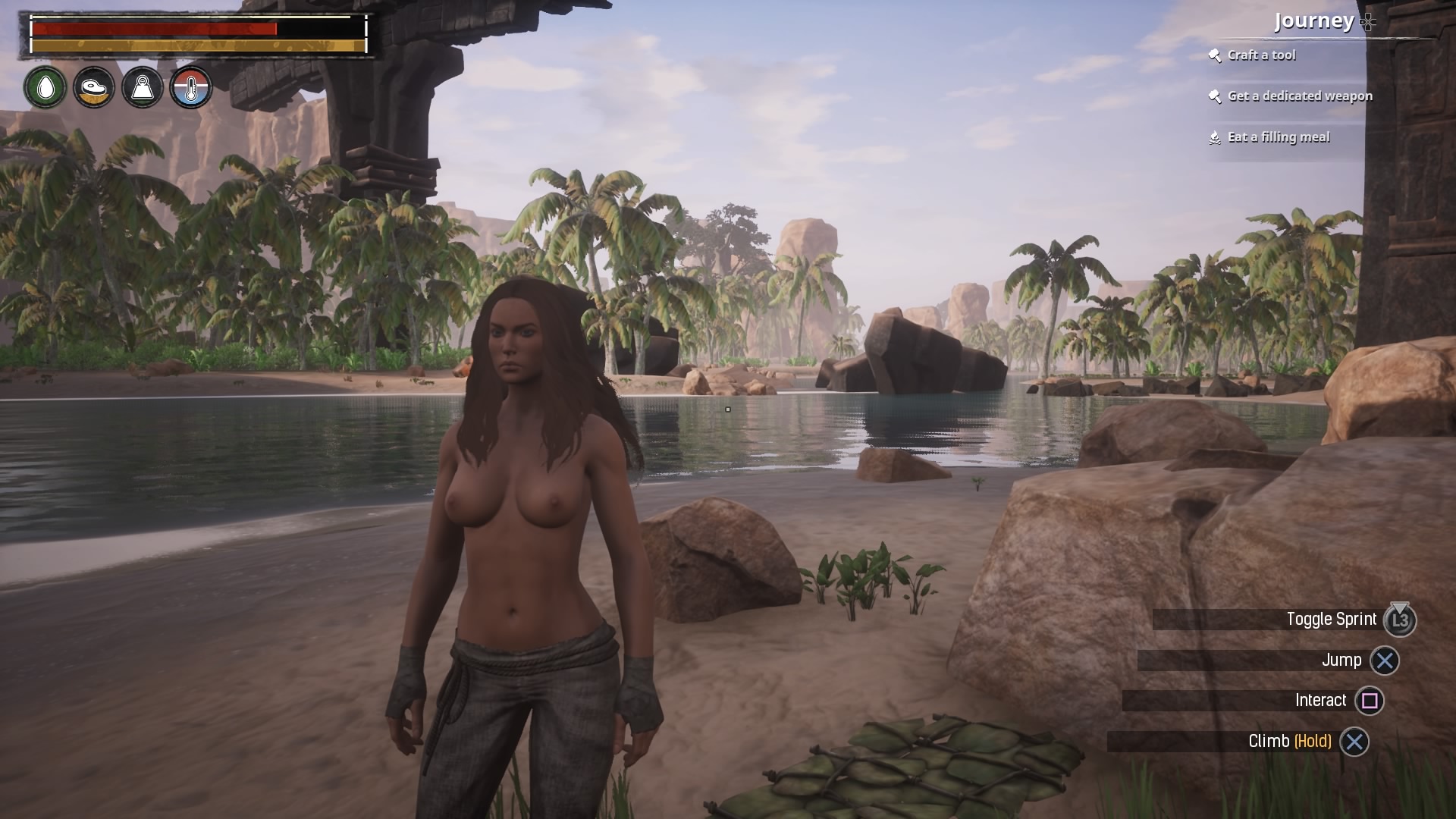Viewport: 1456px width, 819px height.
Task: Click the weight encumbrance status icon
Action: point(143,88)
